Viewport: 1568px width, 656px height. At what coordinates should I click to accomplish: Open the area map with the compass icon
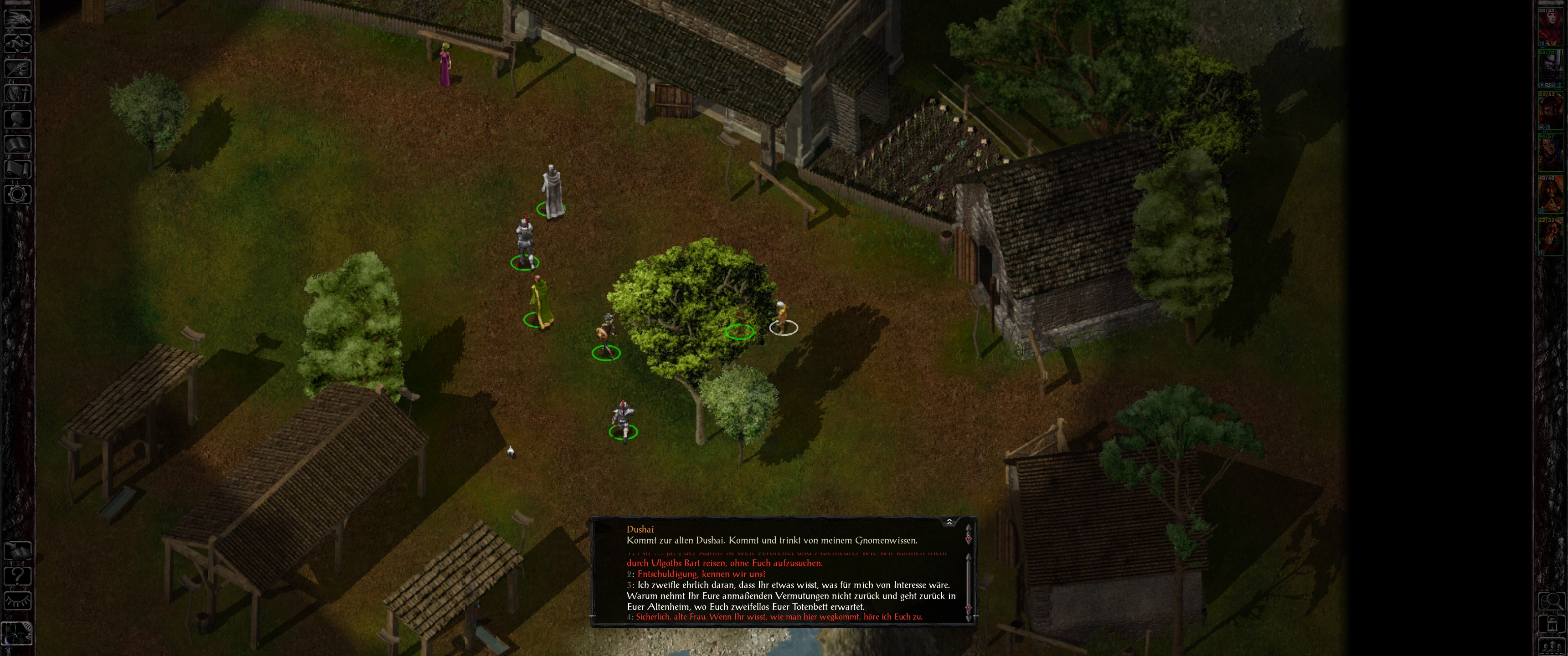[18, 43]
